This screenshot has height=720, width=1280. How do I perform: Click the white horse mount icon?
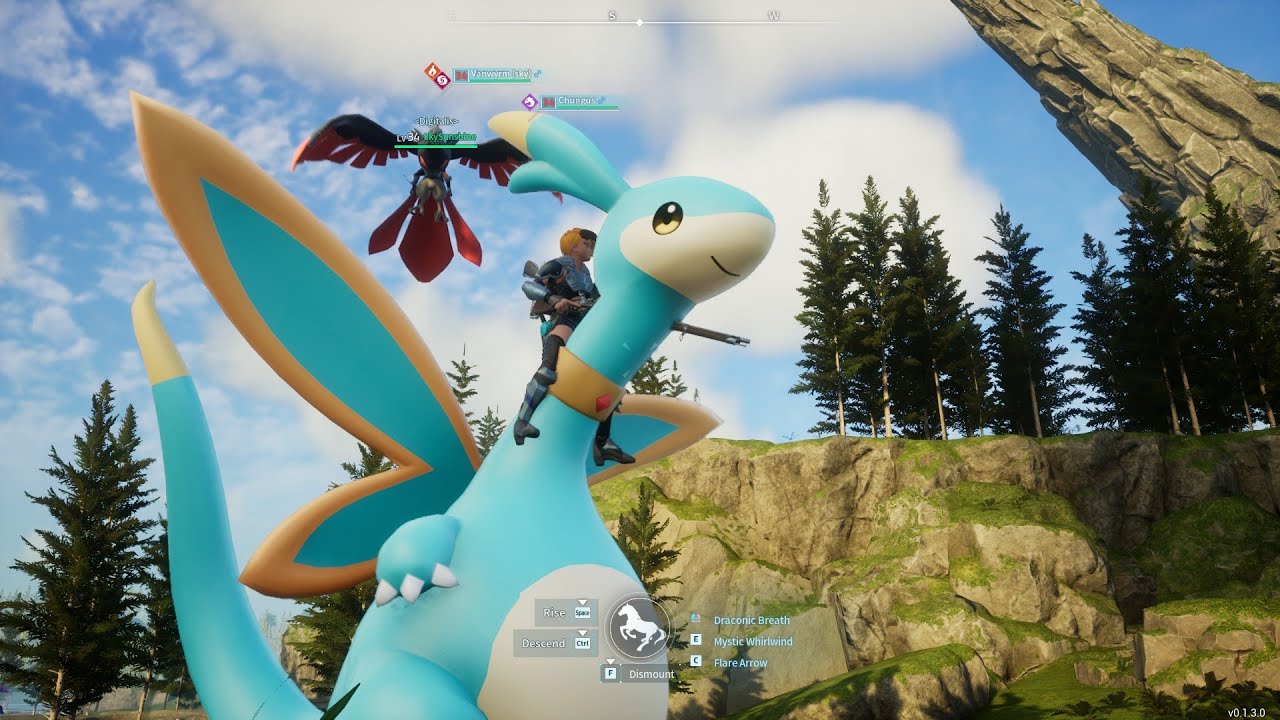coord(640,630)
